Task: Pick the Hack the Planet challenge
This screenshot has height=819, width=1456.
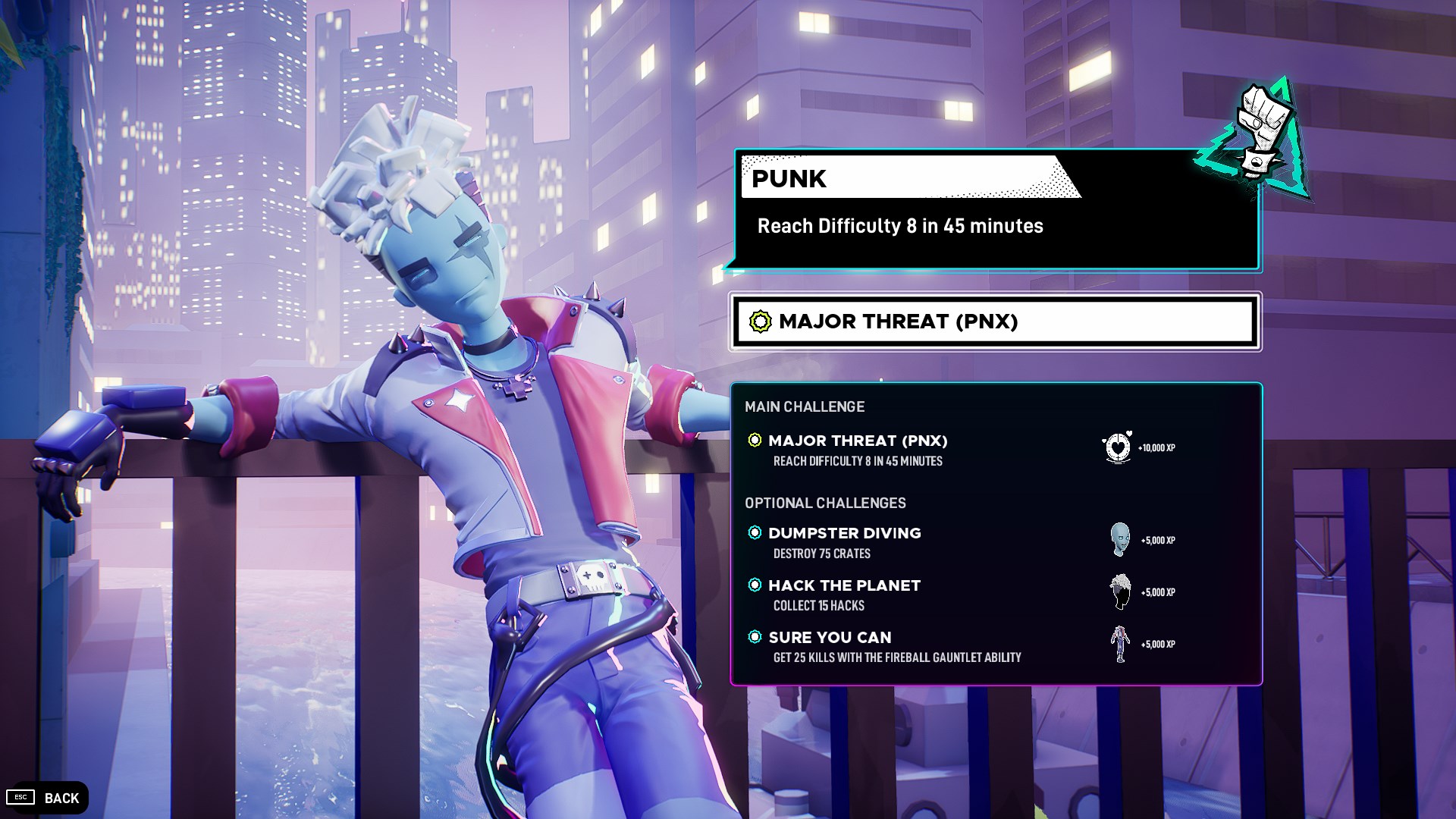Action: click(x=844, y=594)
